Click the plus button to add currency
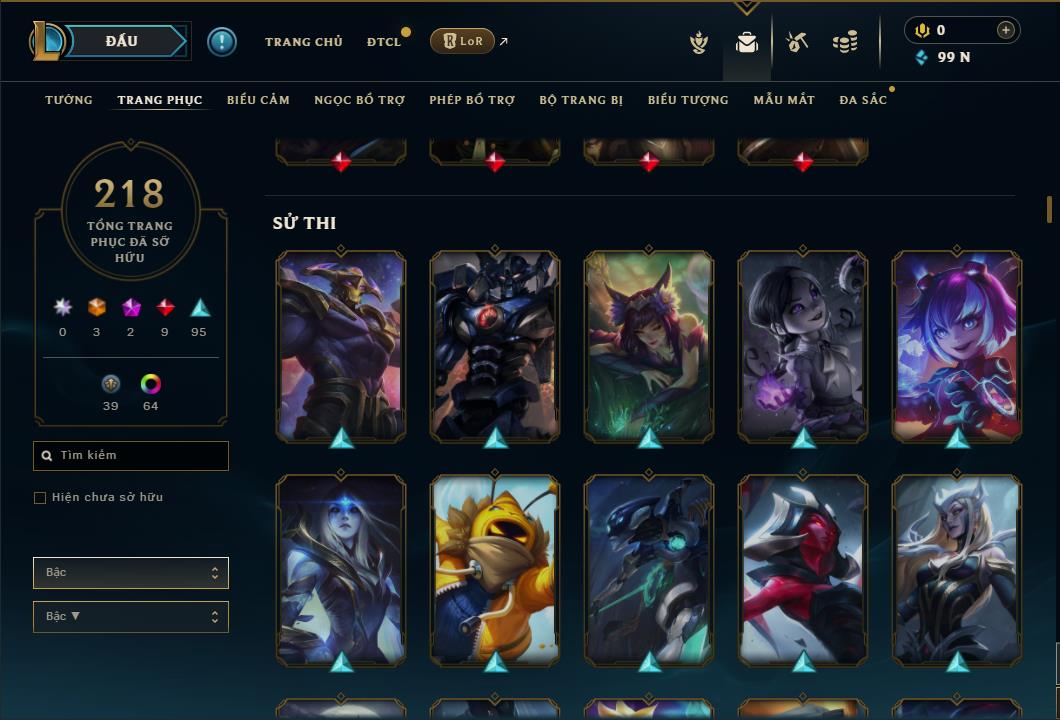The image size is (1060, 720). [1006, 30]
